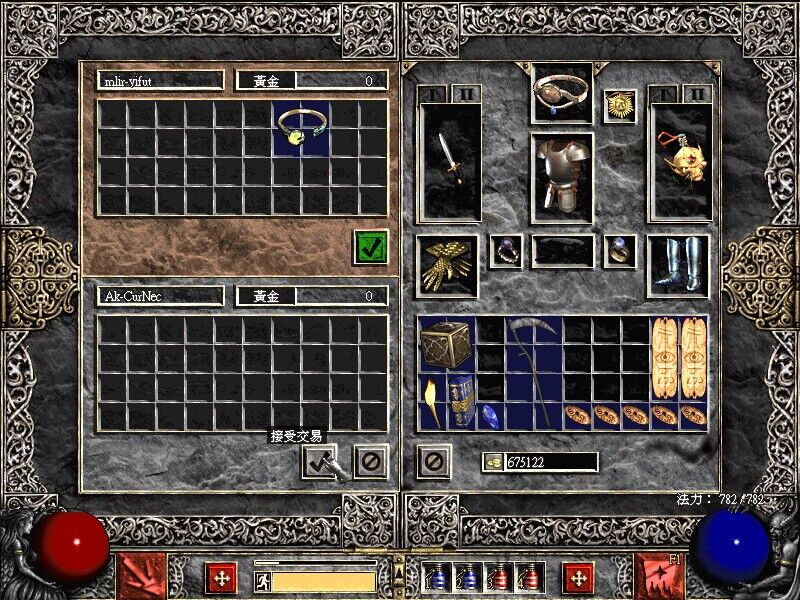This screenshot has width=800, height=600.
Task: Toggle the run/walk button
Action: click(261, 580)
